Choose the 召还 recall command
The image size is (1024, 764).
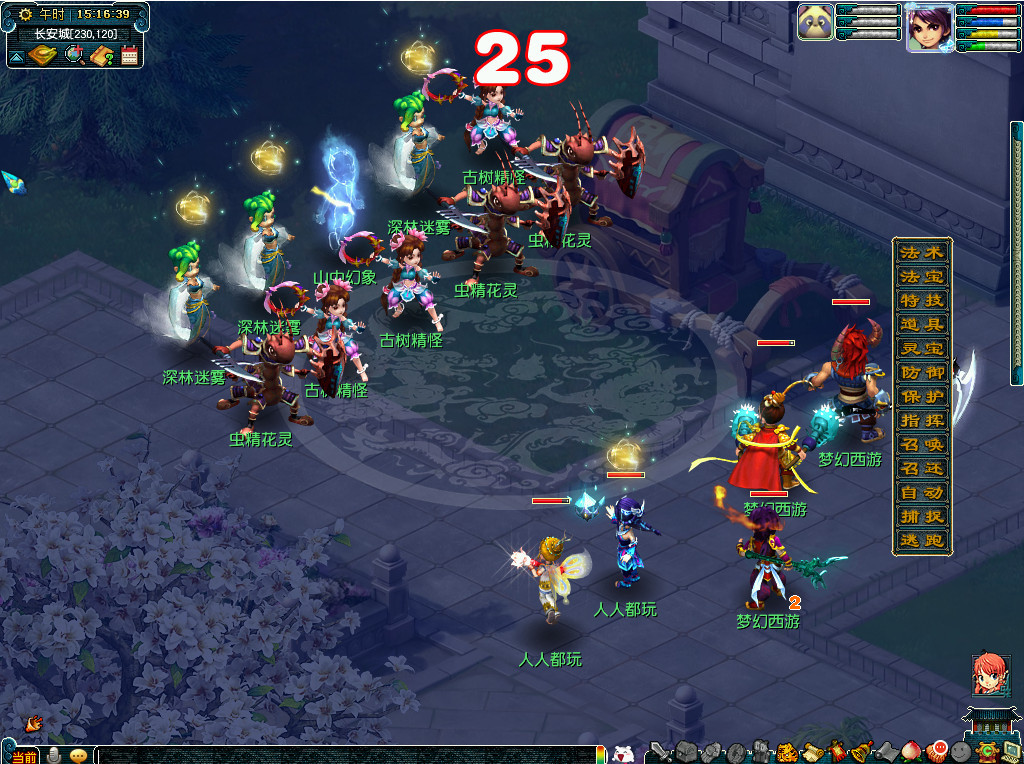(x=922, y=468)
